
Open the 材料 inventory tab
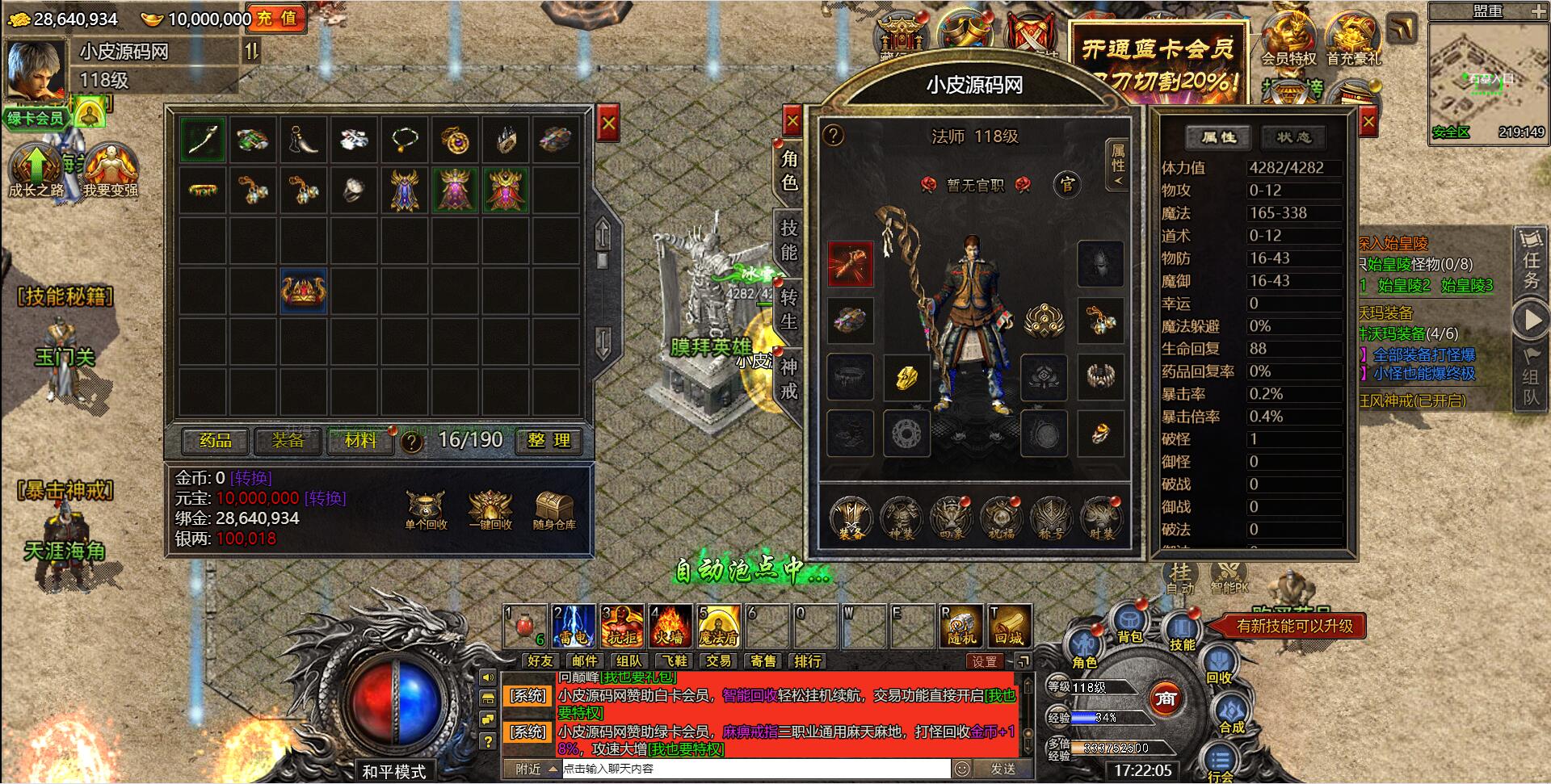(360, 441)
